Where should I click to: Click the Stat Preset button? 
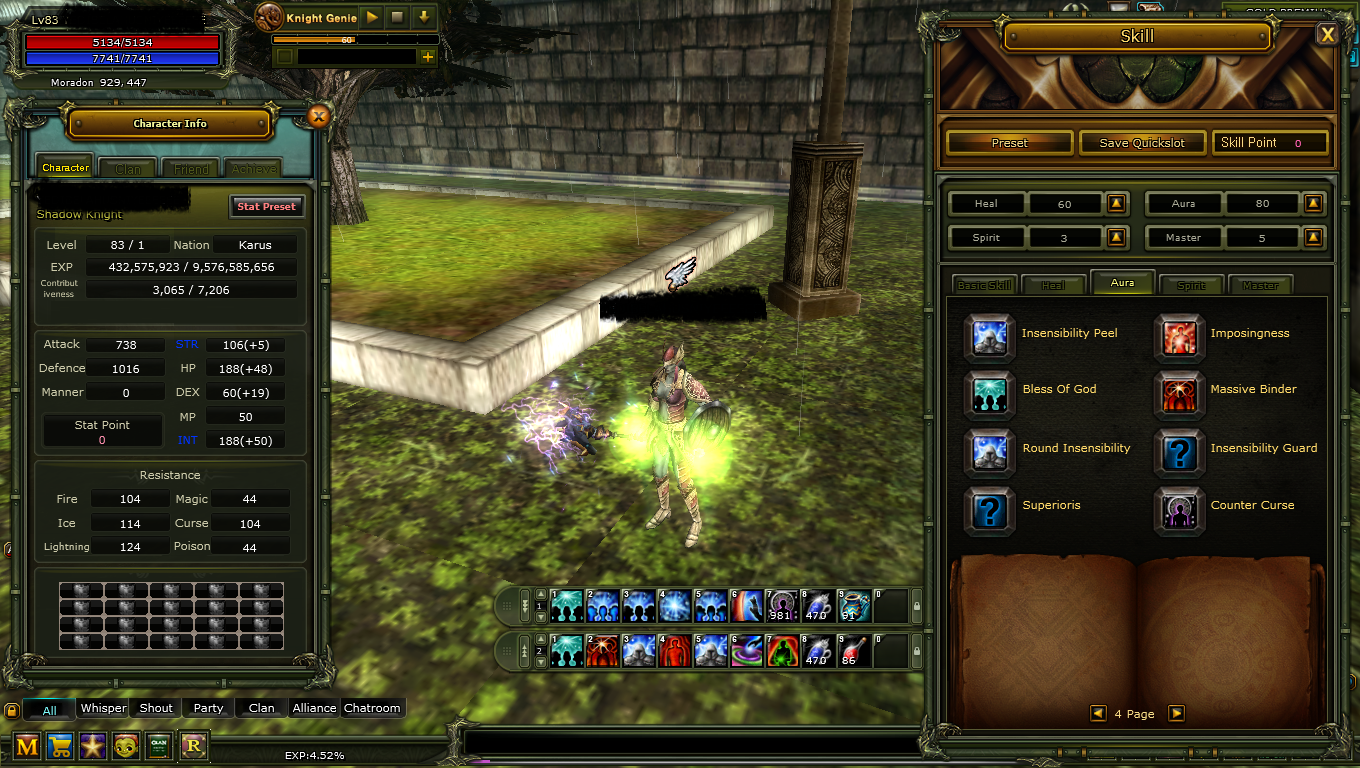[266, 206]
